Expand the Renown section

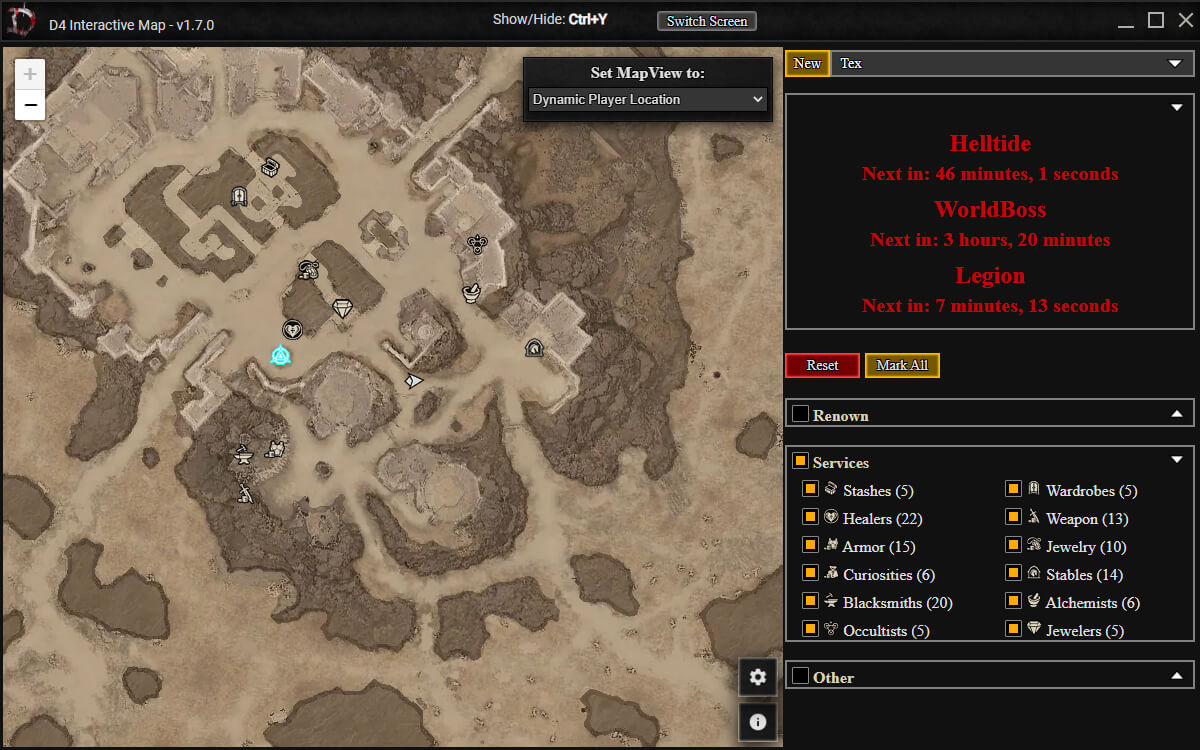(1177, 414)
